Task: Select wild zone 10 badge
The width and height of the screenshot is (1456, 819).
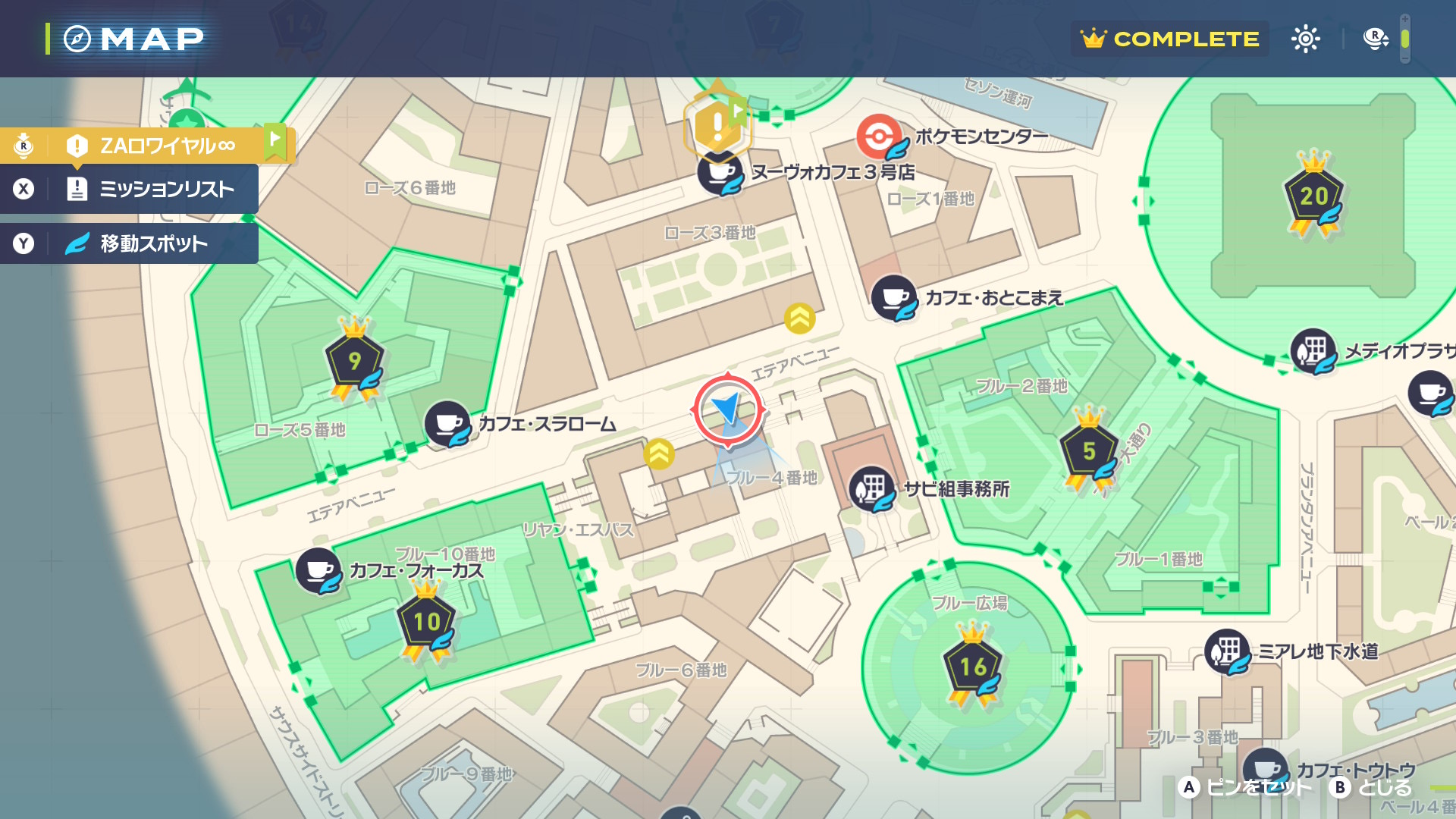Action: 426,623
